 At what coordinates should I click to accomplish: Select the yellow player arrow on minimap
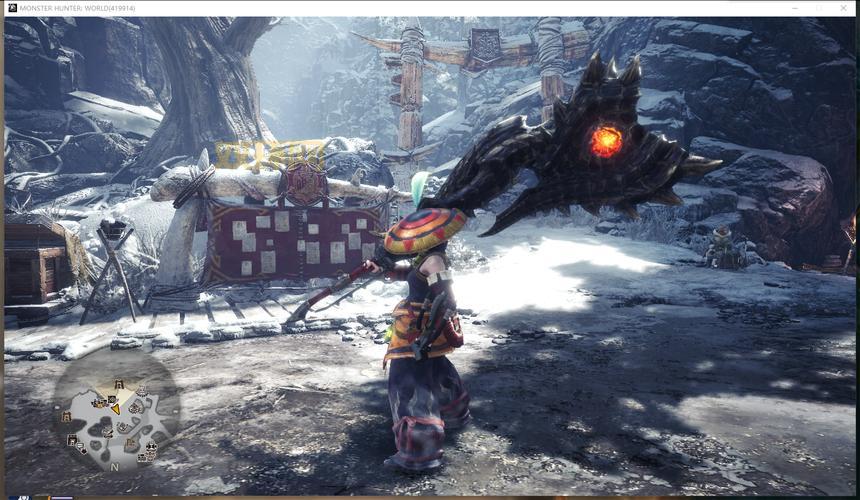[x=115, y=407]
